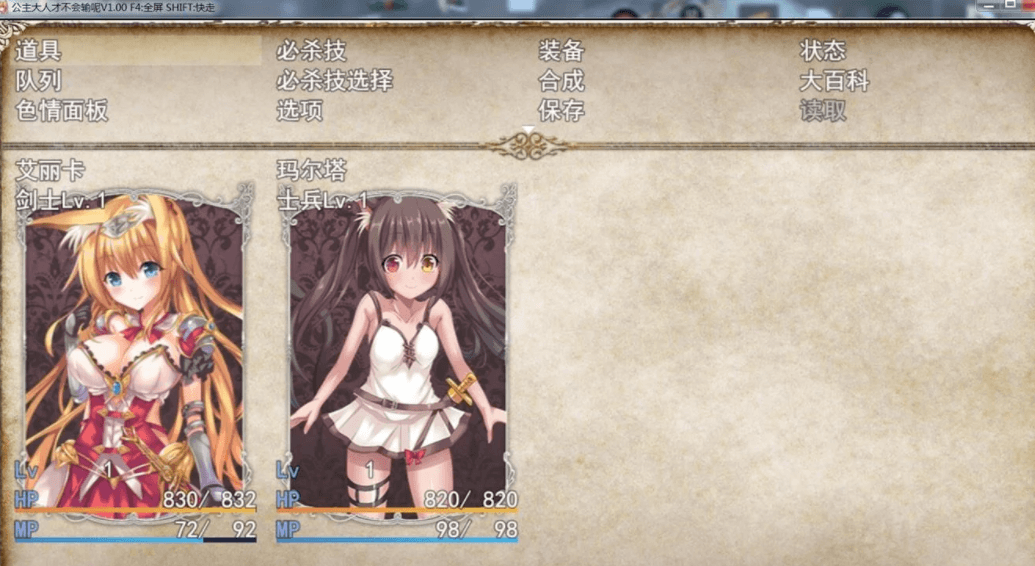The image size is (1035, 566).
Task: Open the 色情面板 panel entry
Action: click(x=62, y=111)
